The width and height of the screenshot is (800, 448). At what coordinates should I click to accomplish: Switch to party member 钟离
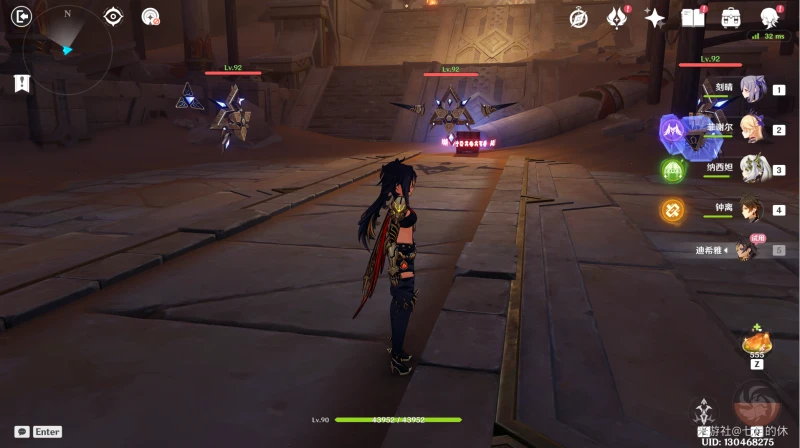[x=751, y=210]
